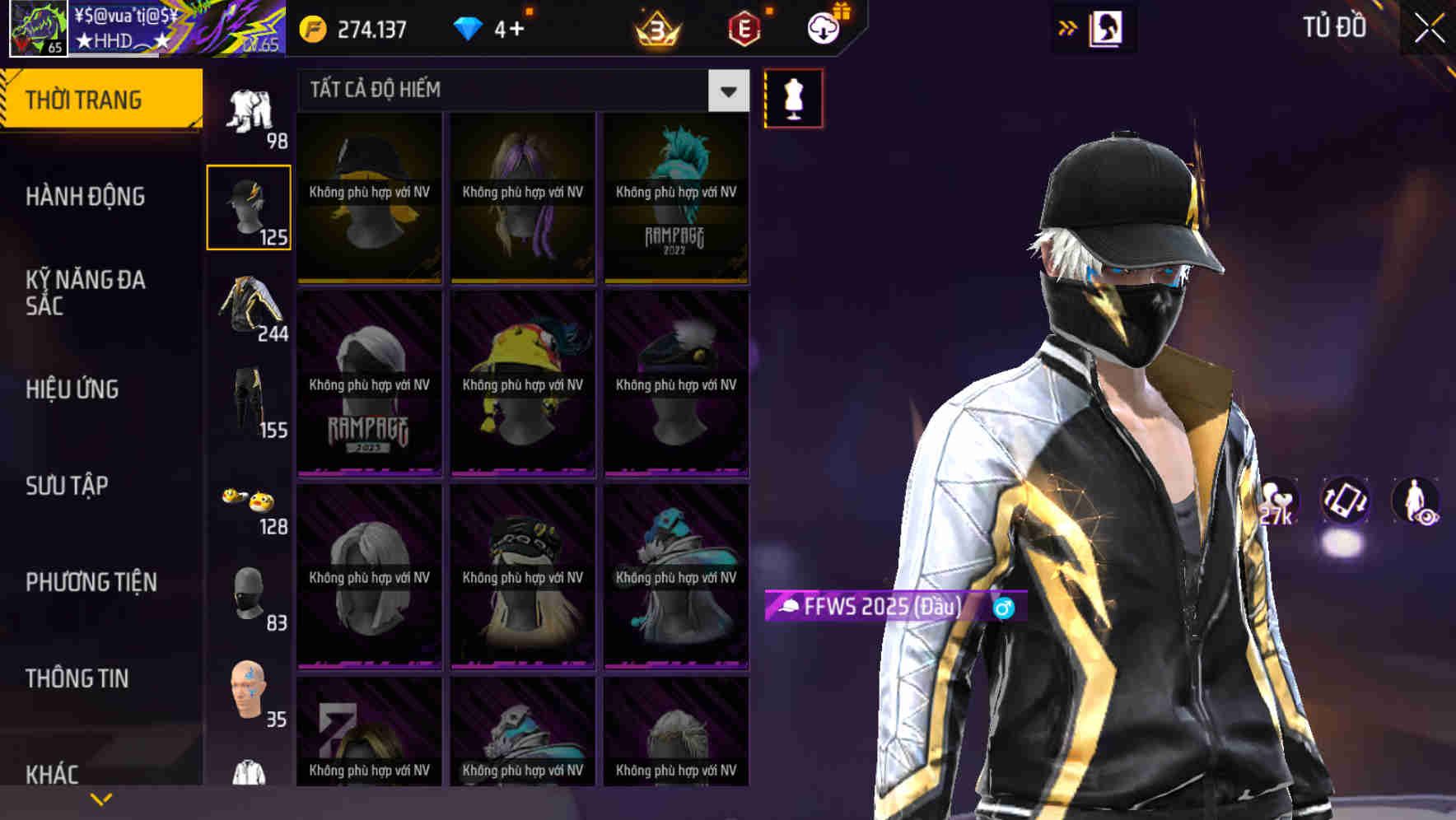The height and width of the screenshot is (820, 1456).
Task: Select the mannequin icon next to rarity filter
Action: pos(793,98)
